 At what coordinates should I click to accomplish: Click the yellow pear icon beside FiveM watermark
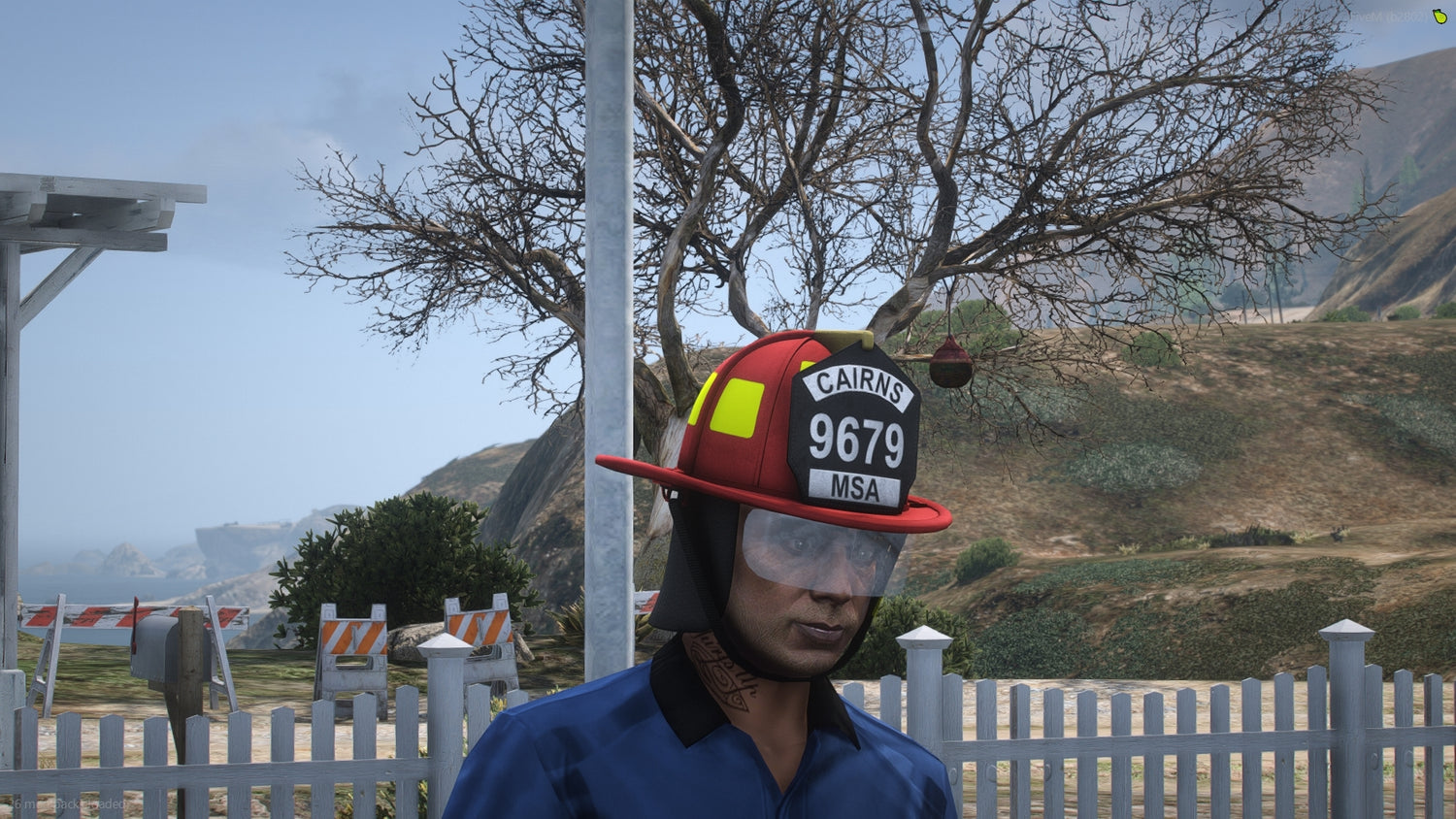click(x=1439, y=16)
